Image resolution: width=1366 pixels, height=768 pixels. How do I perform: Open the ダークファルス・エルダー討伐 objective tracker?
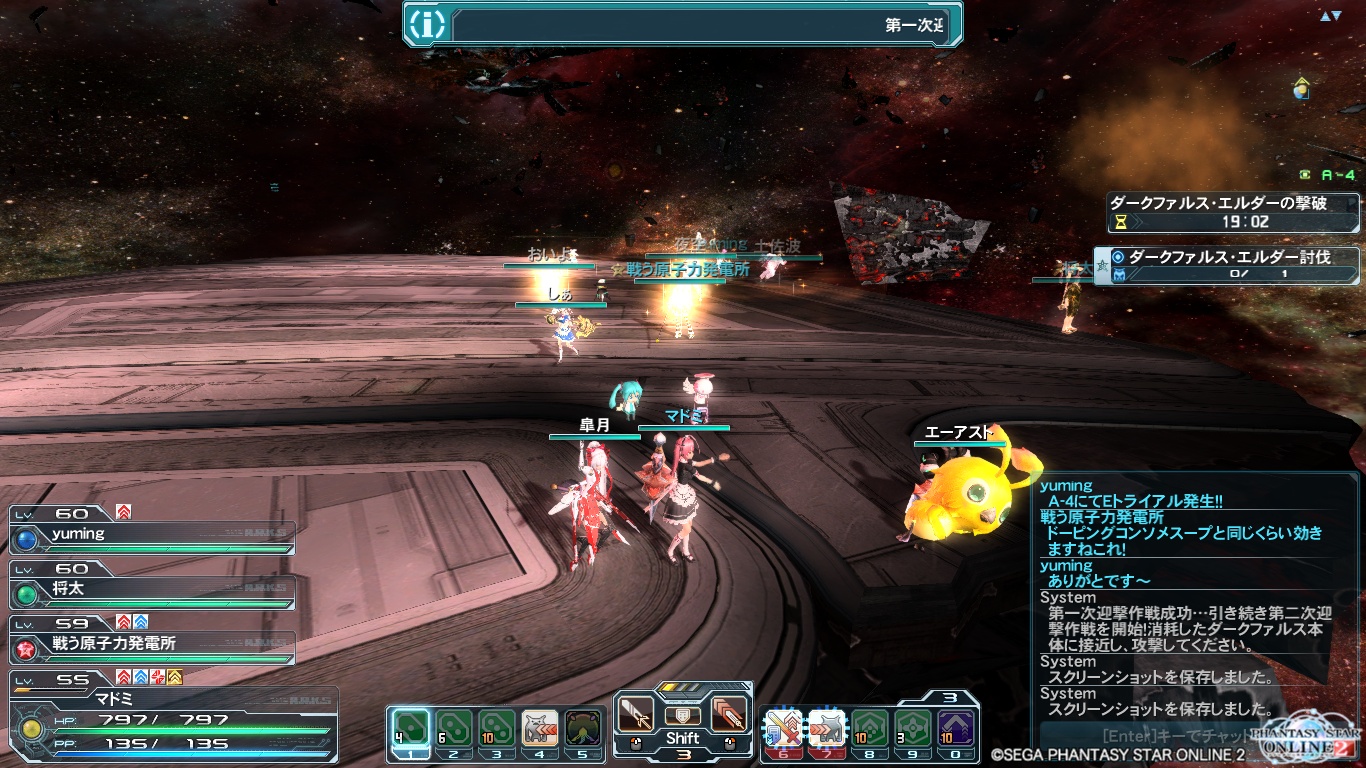(1228, 265)
